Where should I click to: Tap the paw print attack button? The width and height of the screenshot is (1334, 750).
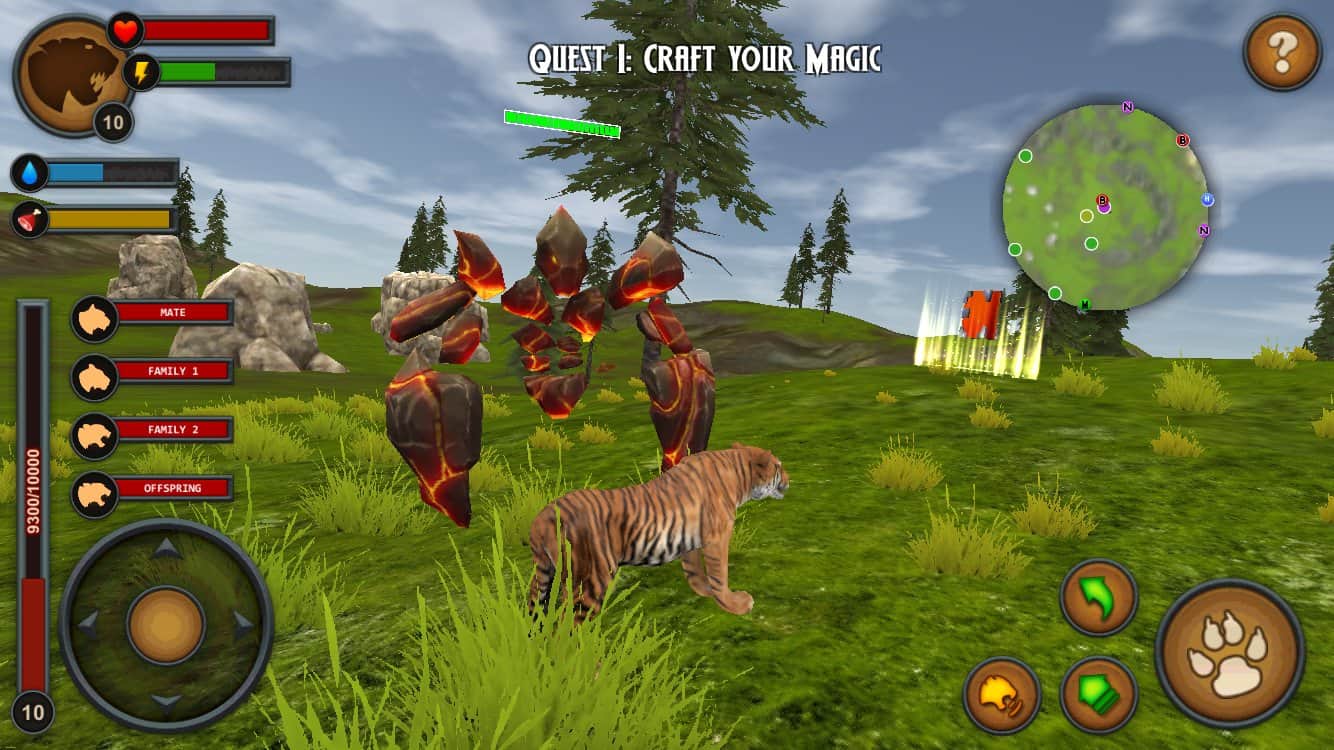1229,653
